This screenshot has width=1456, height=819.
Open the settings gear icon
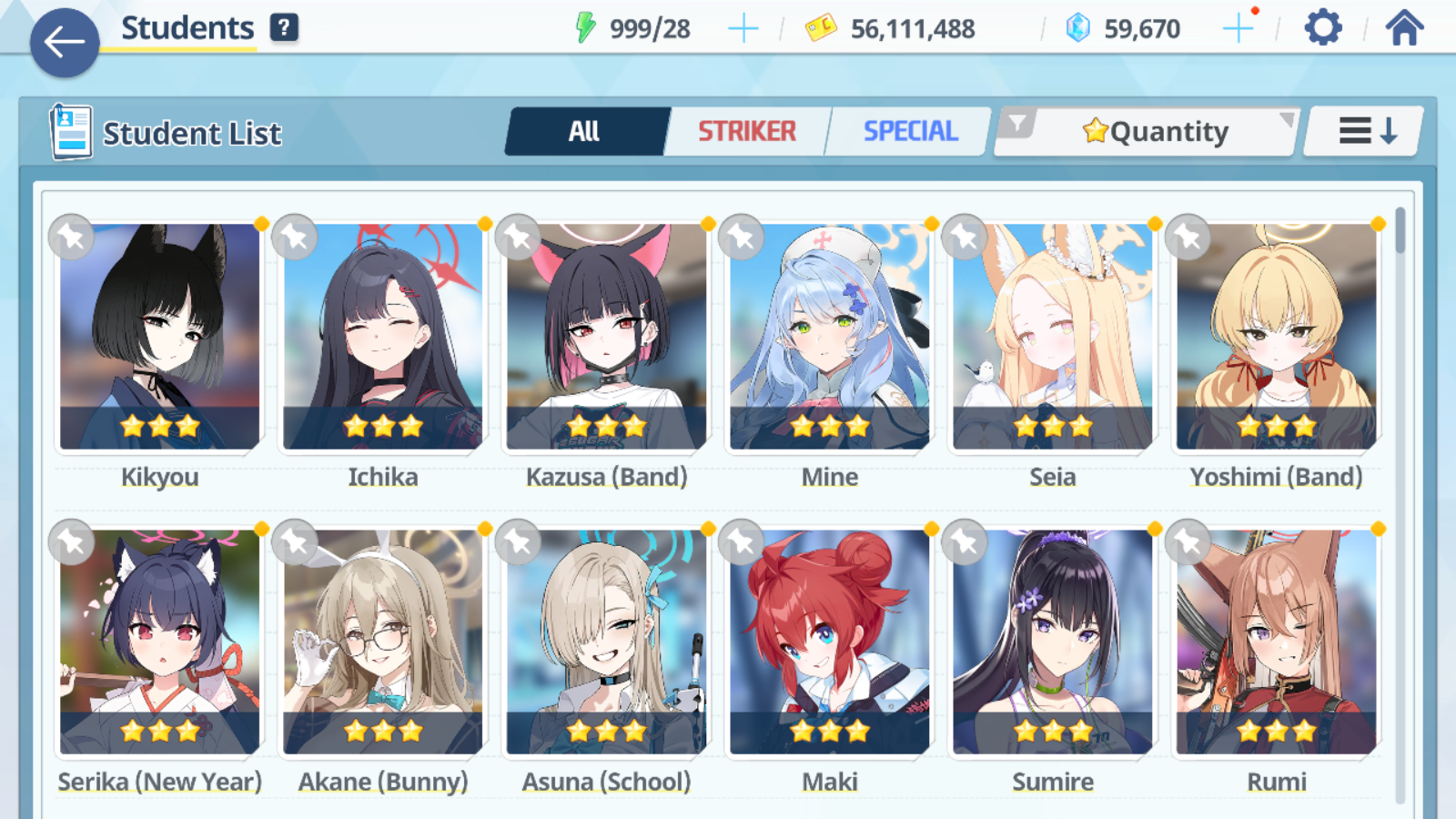pyautogui.click(x=1321, y=27)
